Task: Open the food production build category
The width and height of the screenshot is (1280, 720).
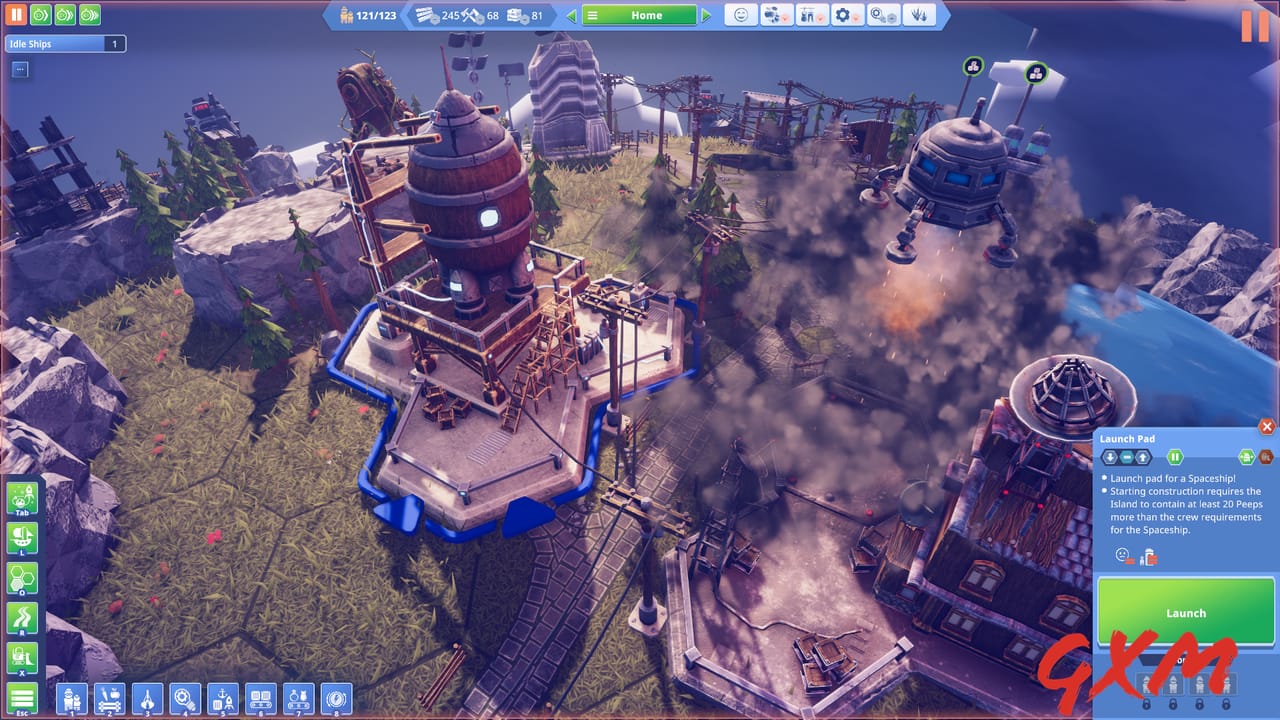Action: [109, 699]
